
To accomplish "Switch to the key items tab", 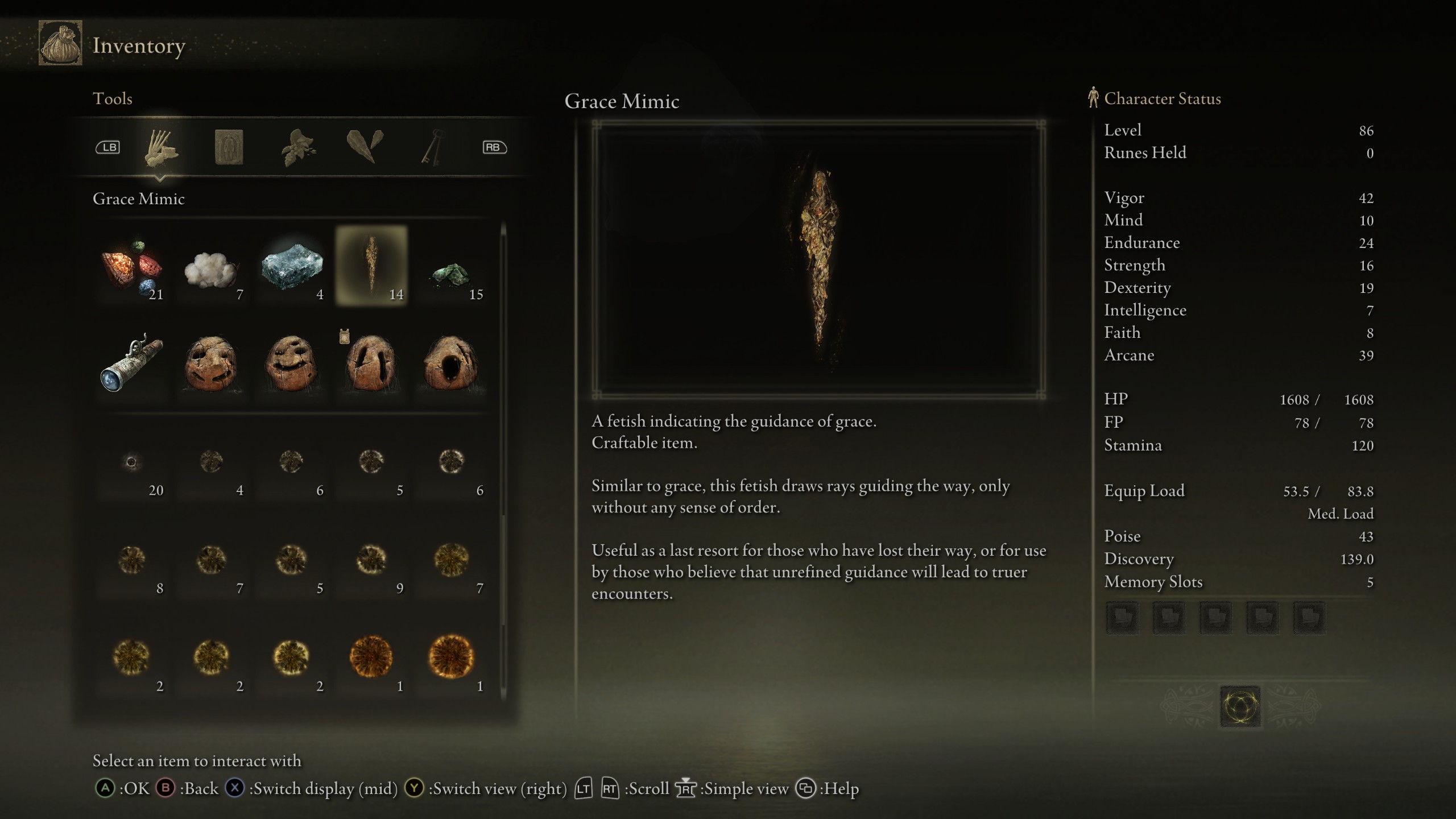I will (432, 148).
